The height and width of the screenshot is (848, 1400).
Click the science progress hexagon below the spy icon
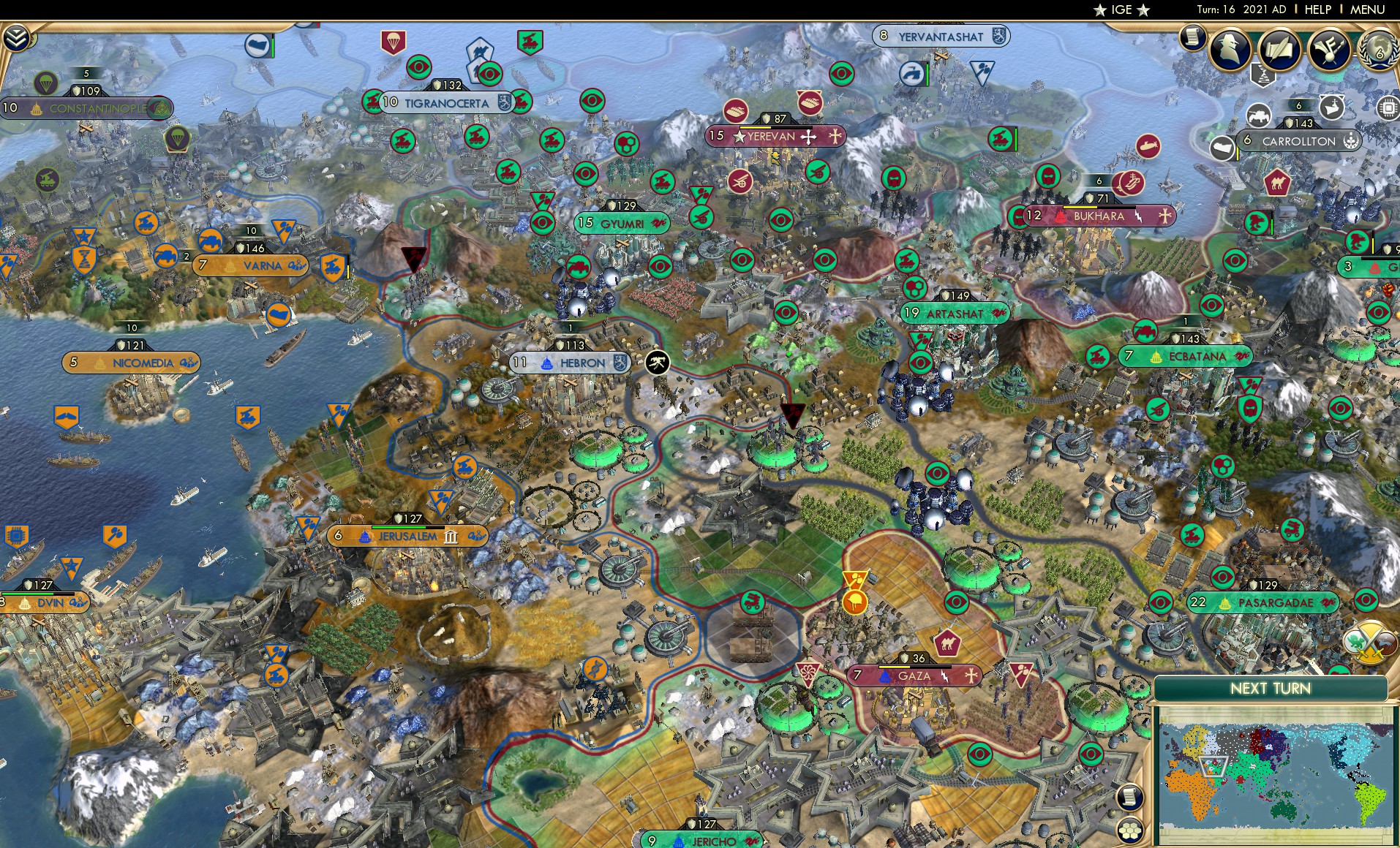(x=1263, y=77)
